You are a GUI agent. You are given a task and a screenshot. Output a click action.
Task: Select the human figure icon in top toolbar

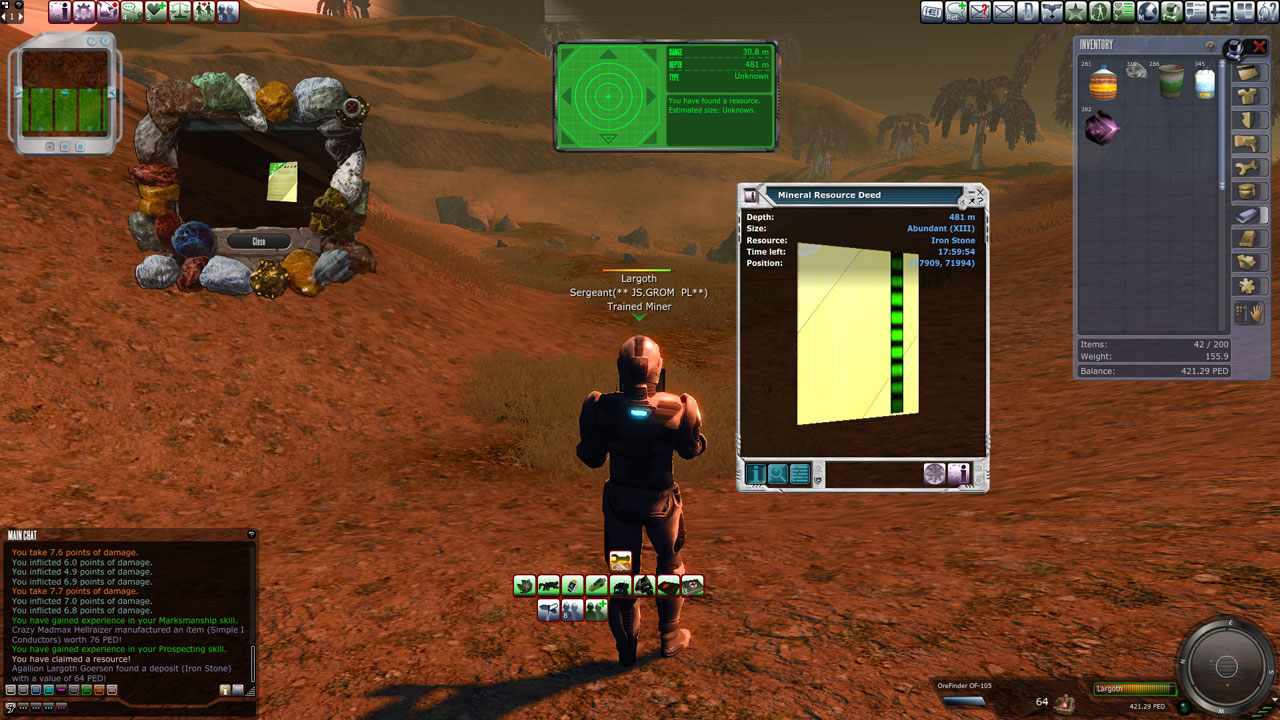click(x=1099, y=12)
